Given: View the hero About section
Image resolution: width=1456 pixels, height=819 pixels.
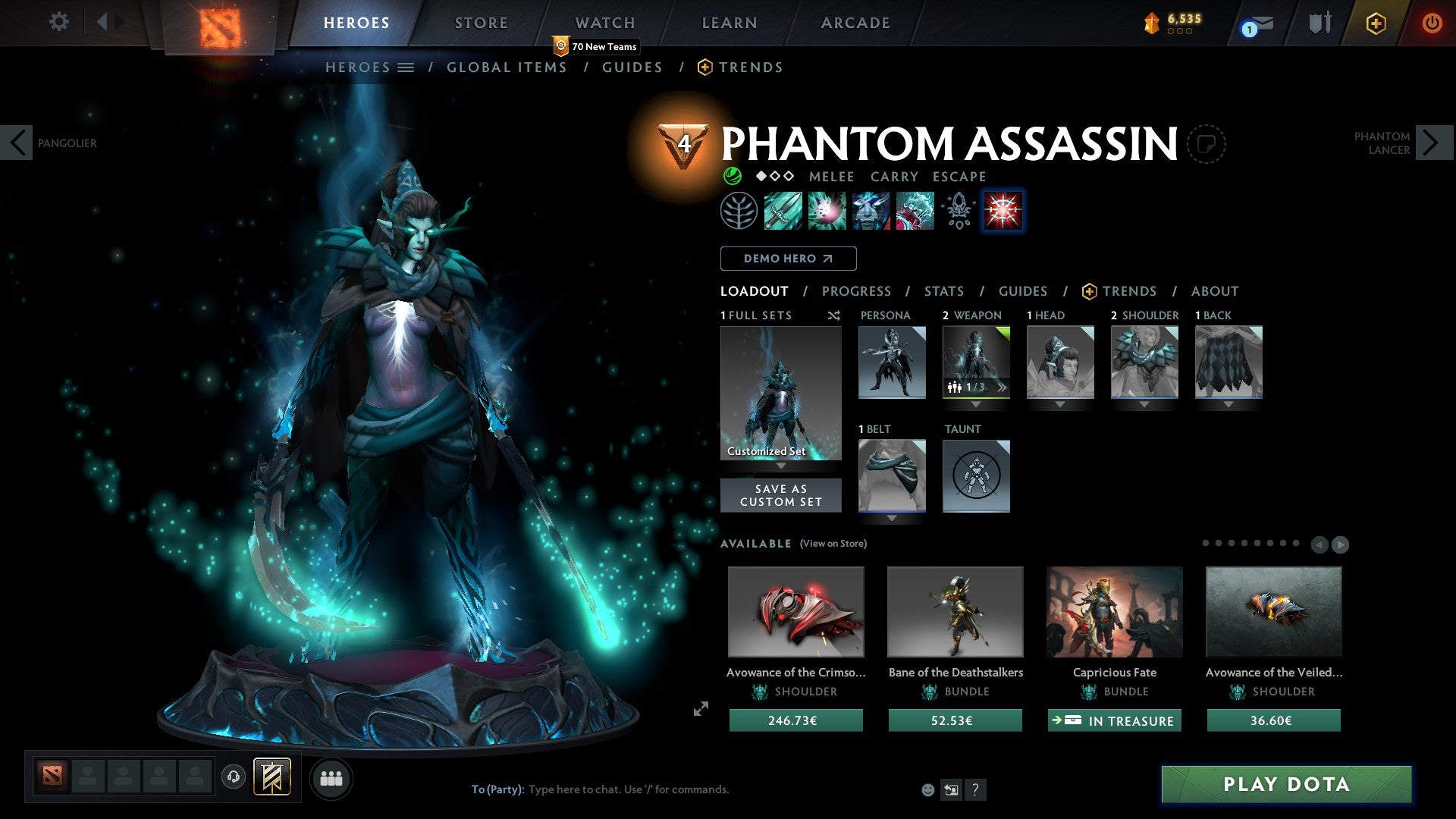Looking at the screenshot, I should 1214,291.
